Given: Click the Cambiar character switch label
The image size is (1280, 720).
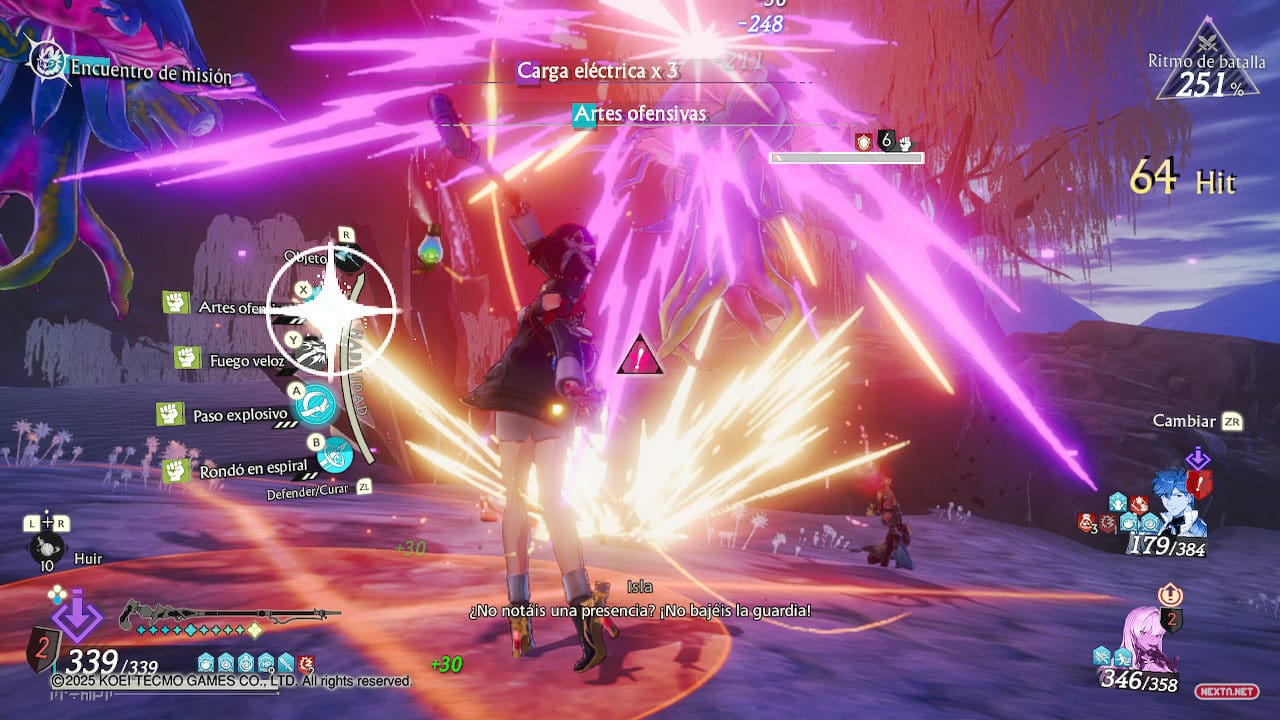Looking at the screenshot, I should point(1184,421).
